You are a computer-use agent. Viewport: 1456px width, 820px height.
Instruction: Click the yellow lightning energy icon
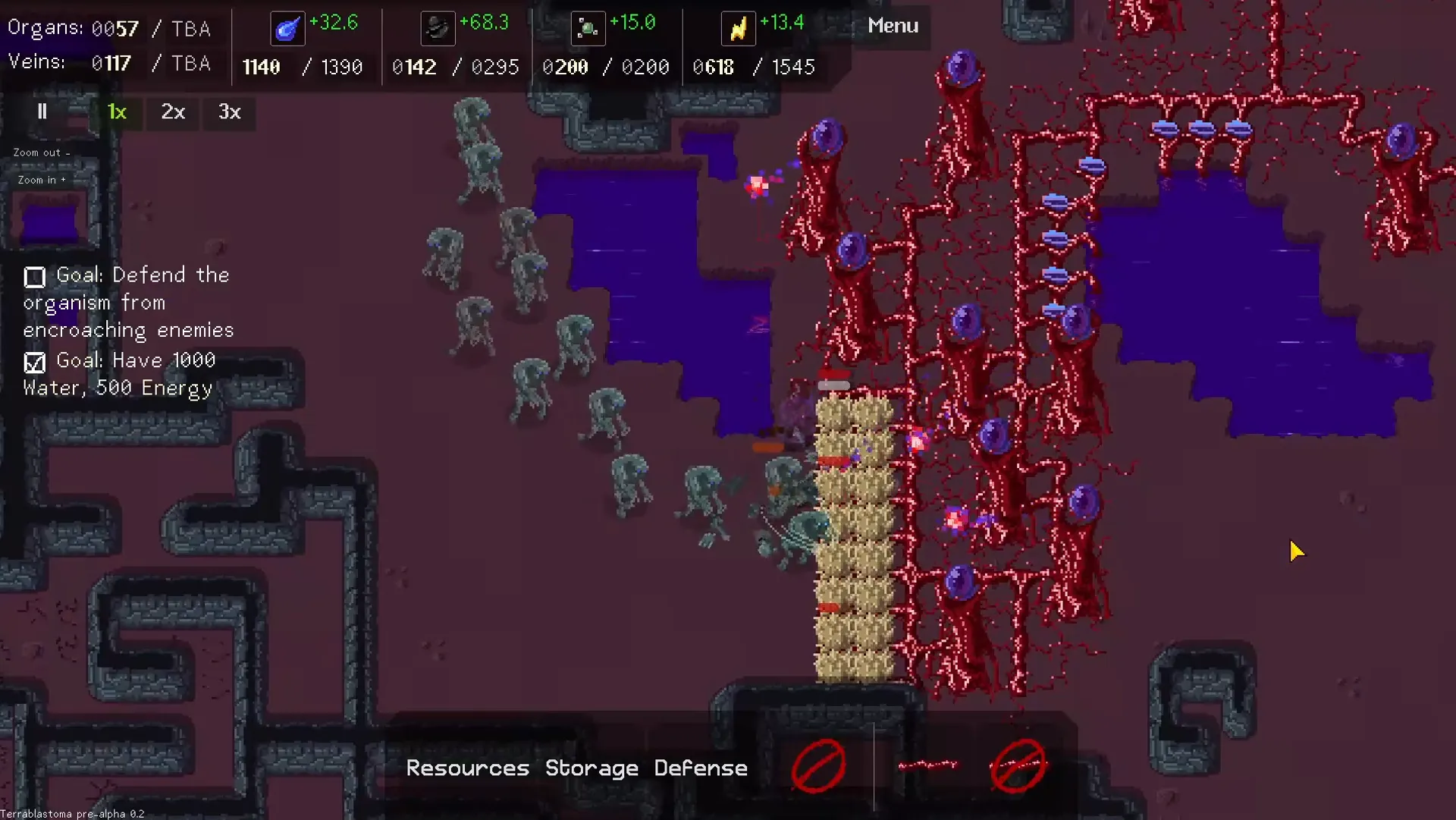click(738, 29)
